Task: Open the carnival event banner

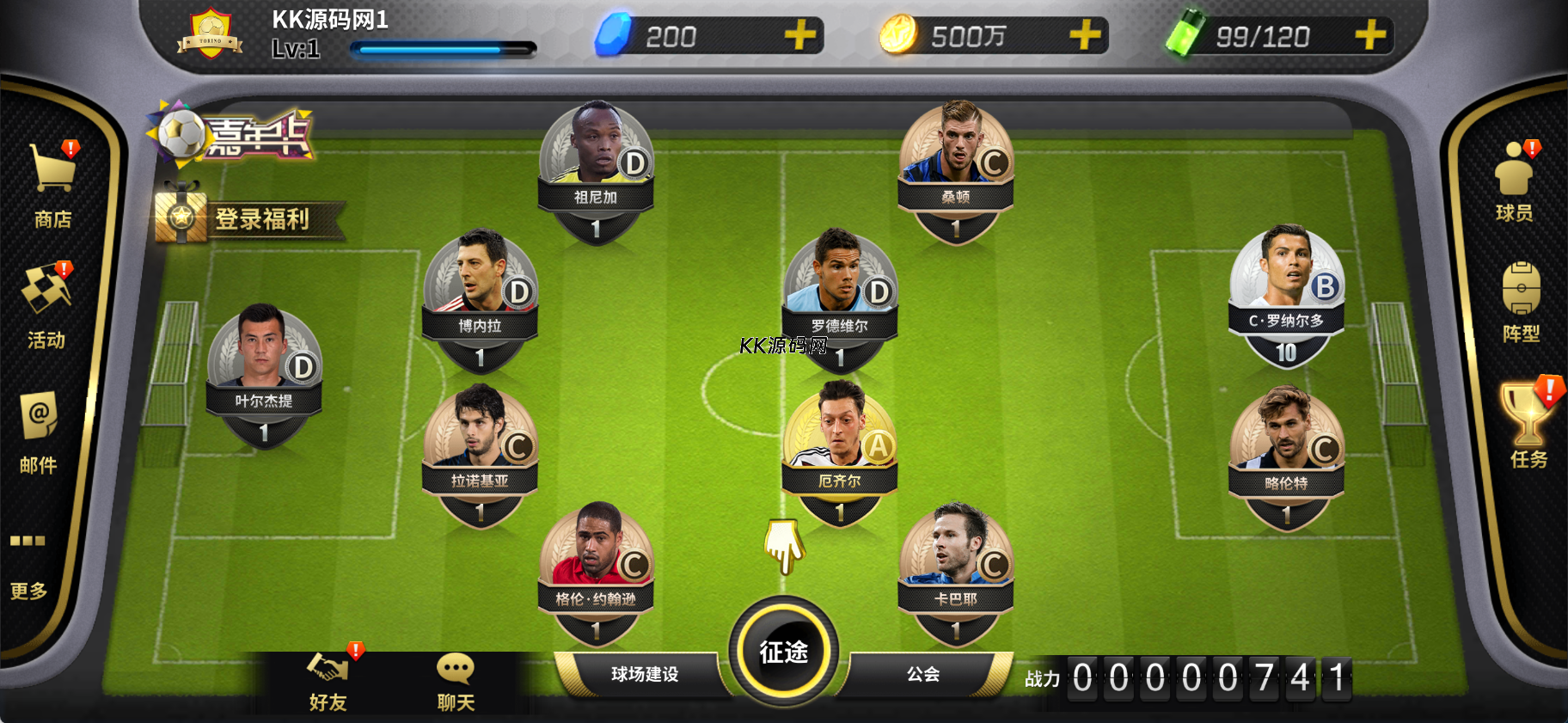Action: [x=232, y=135]
